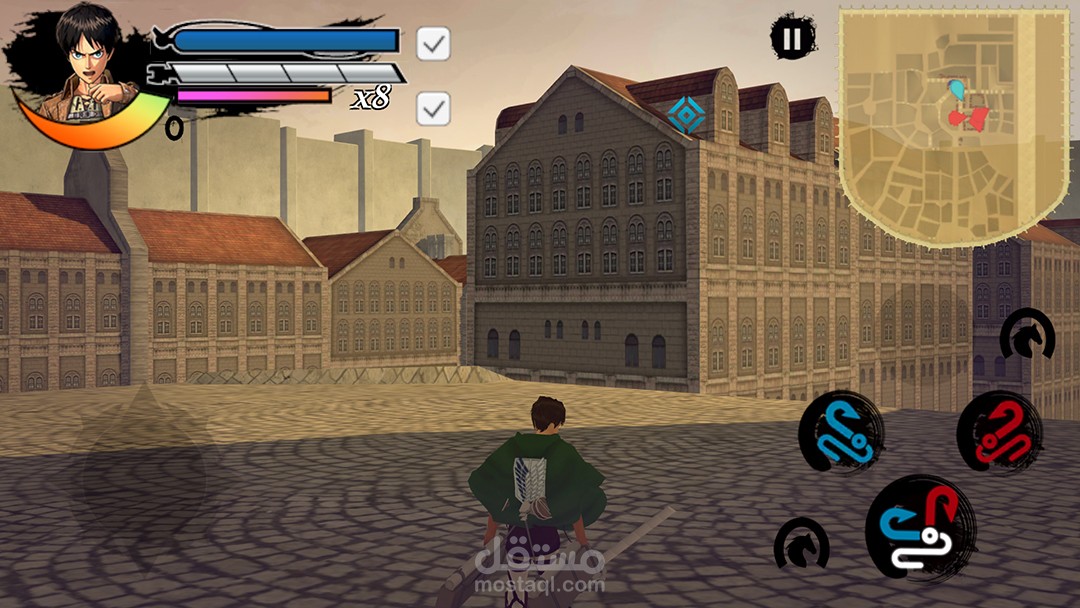Select the blue diamond objective marker
The height and width of the screenshot is (608, 1080).
click(686, 115)
